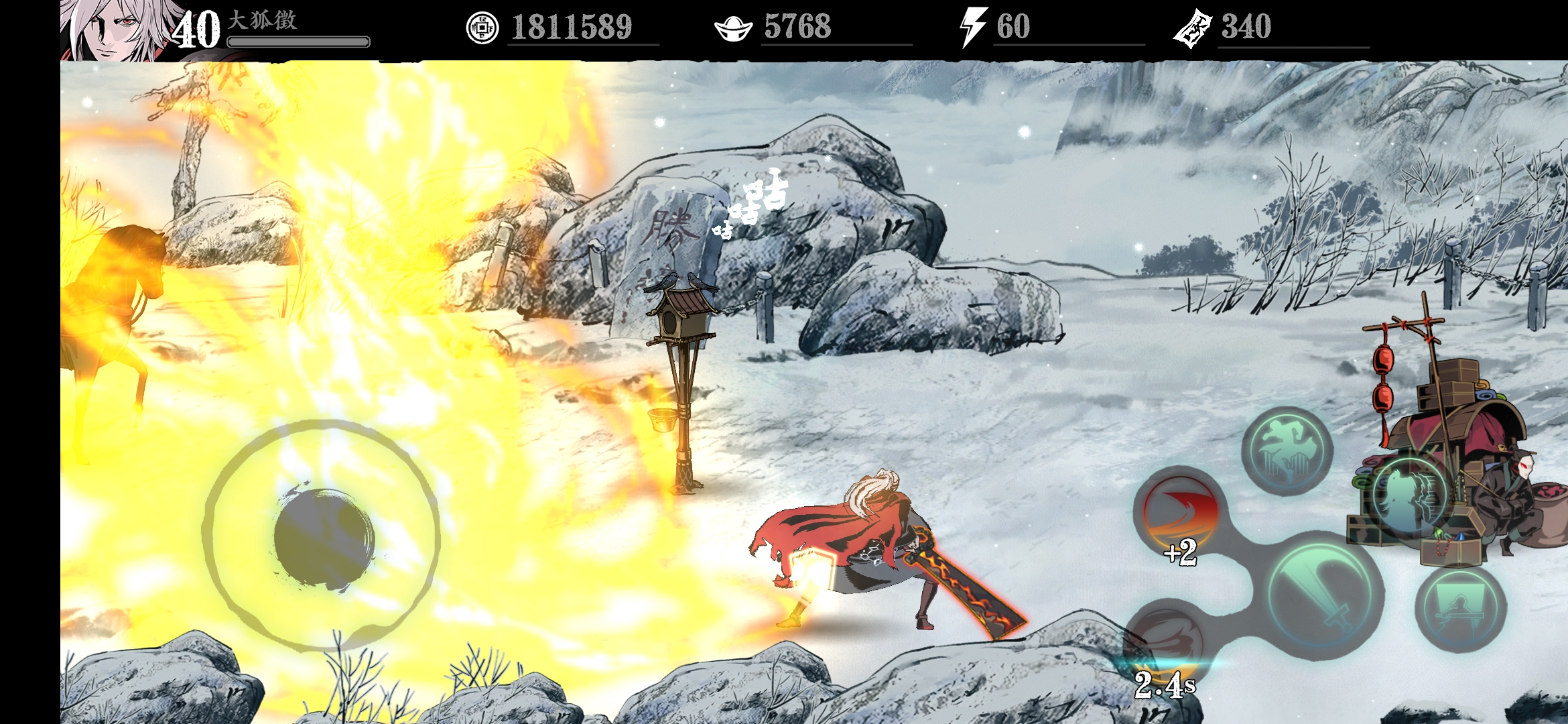
Task: Tap the copper coin currency icon
Action: (x=482, y=28)
